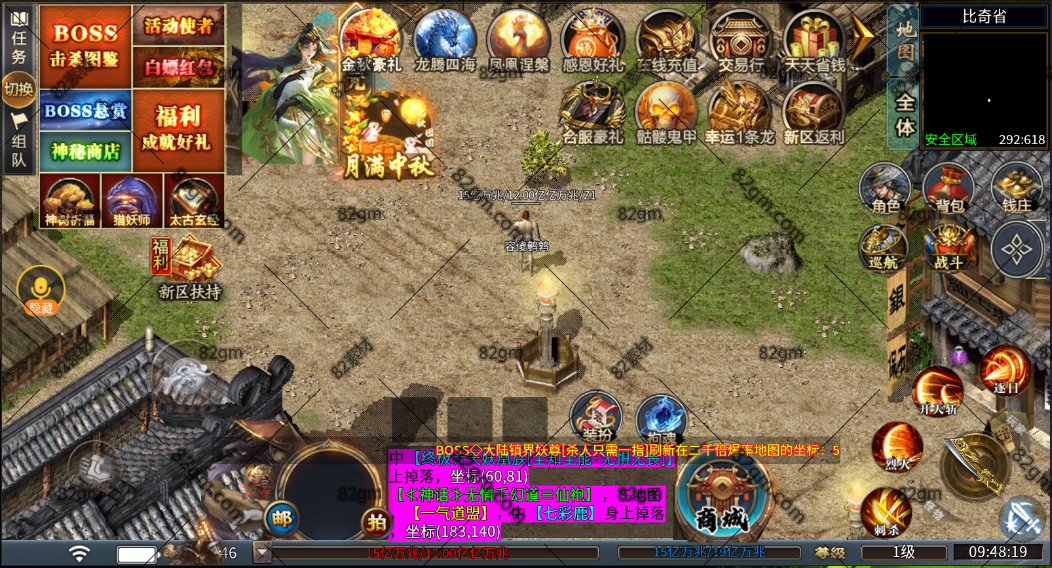Screen dimensions: 1052x568
Task: Open the 月满中秋 festival event
Action: pos(389,135)
